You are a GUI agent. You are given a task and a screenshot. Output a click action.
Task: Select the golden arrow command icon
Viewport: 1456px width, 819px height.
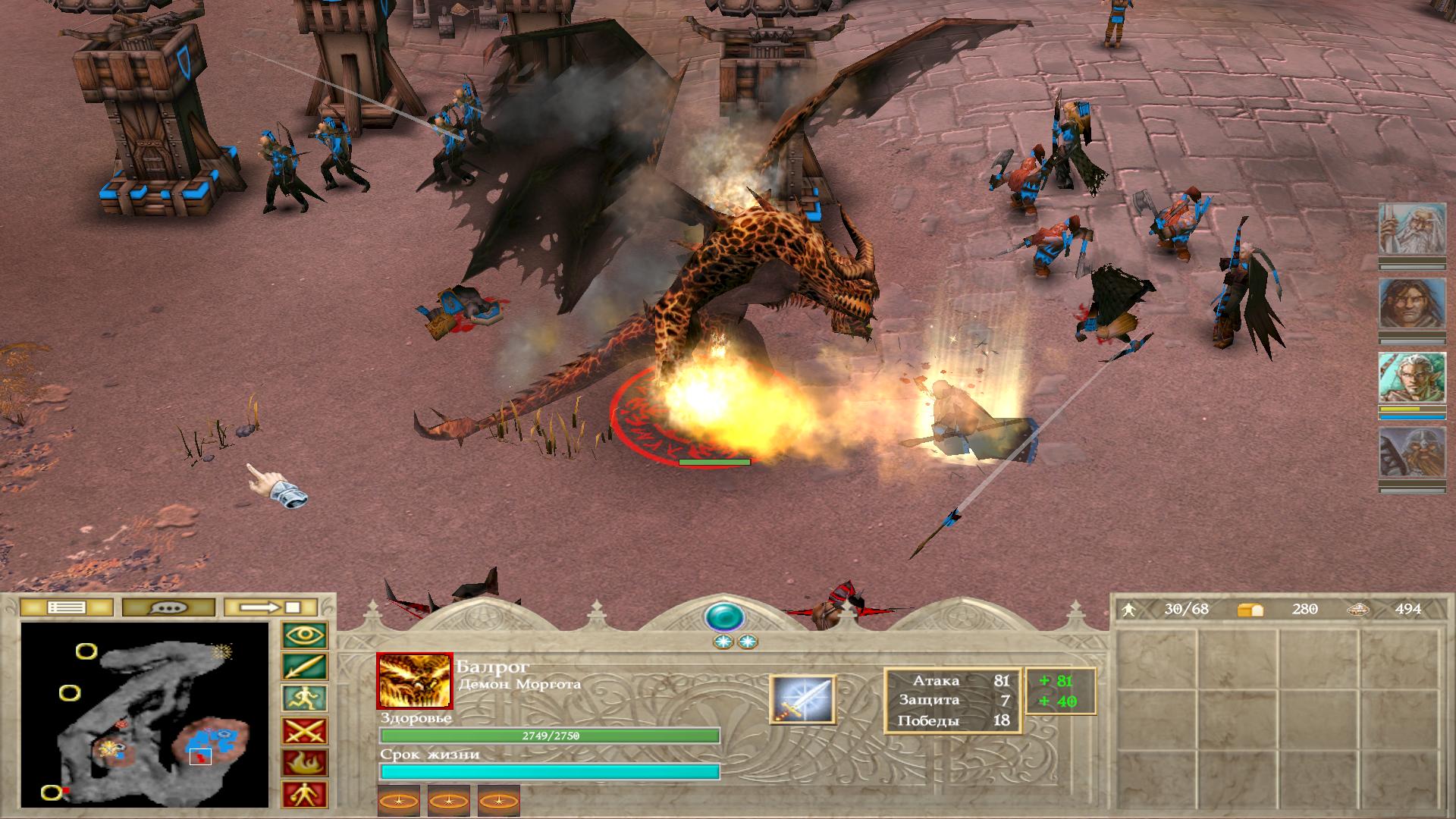click(x=305, y=667)
